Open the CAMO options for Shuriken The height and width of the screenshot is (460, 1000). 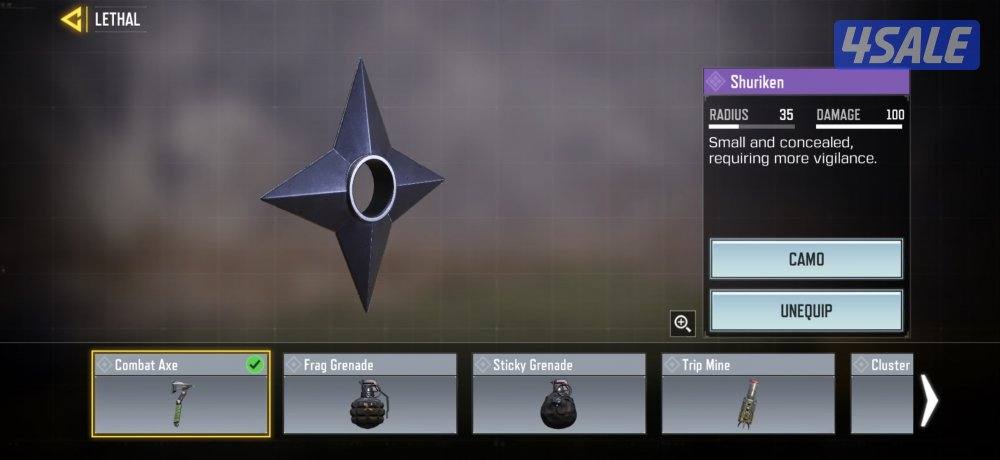click(806, 259)
